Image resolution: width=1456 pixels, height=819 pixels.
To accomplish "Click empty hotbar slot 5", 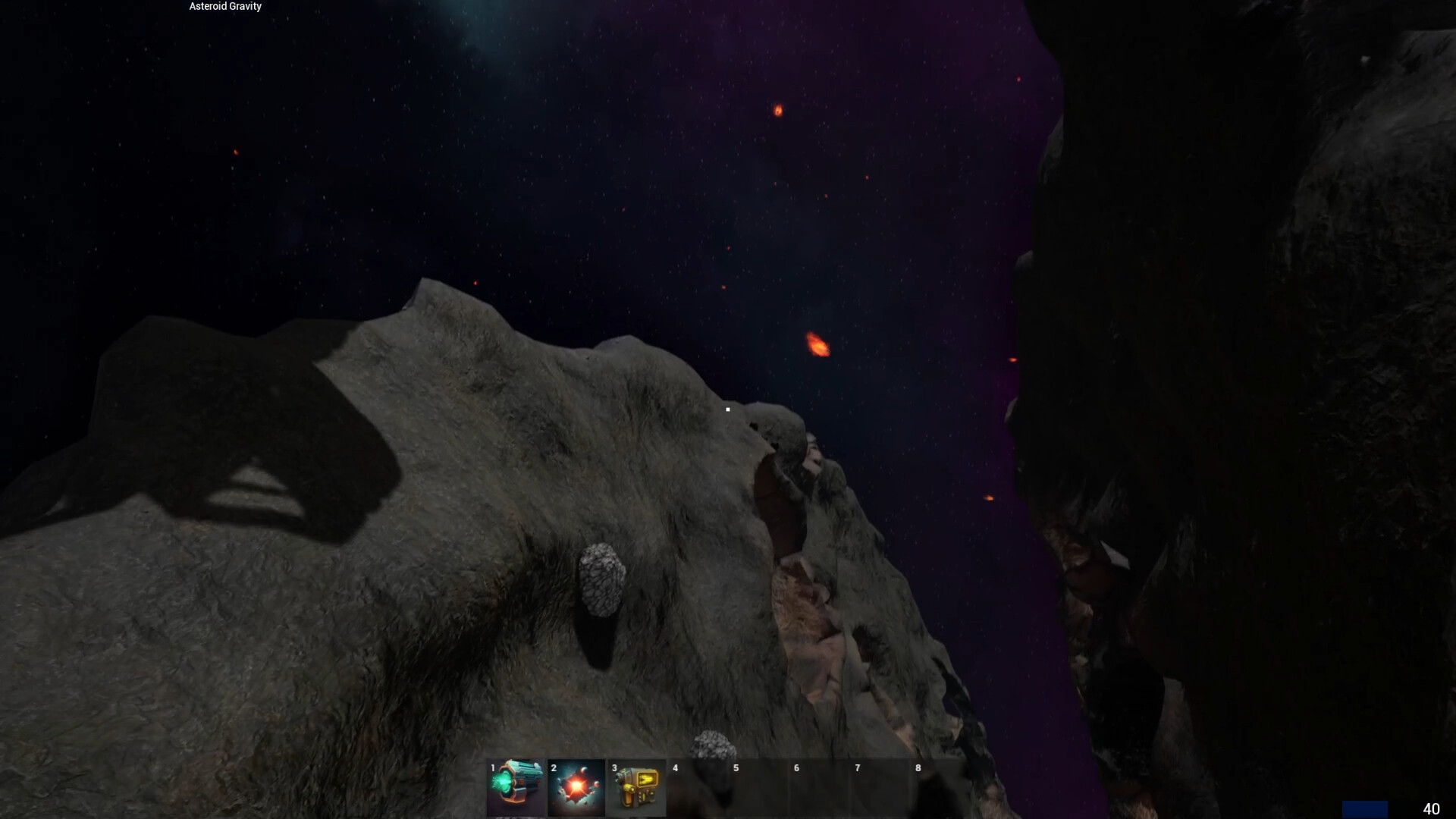I will 758,787.
